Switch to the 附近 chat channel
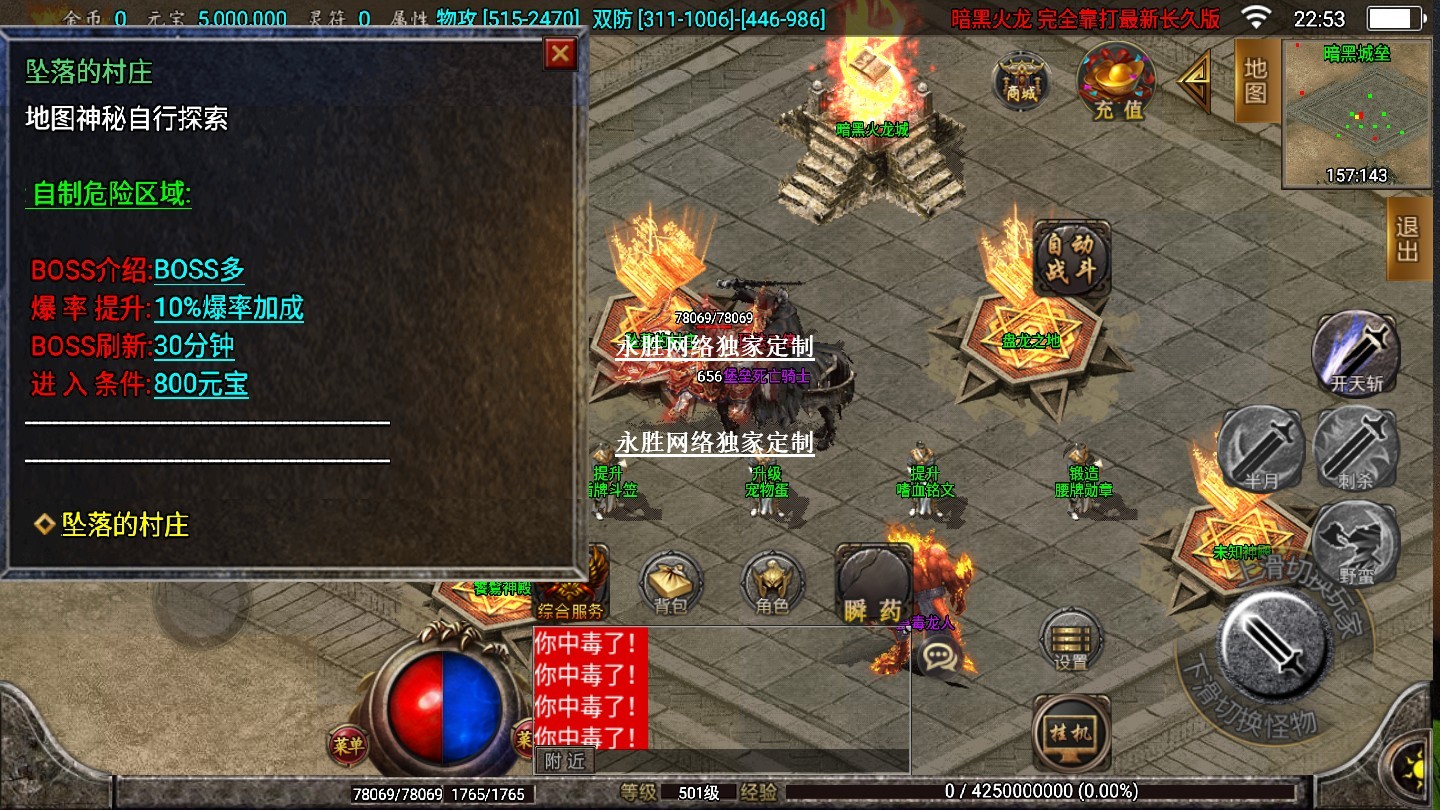Image resolution: width=1440 pixels, height=810 pixels. coord(565,761)
